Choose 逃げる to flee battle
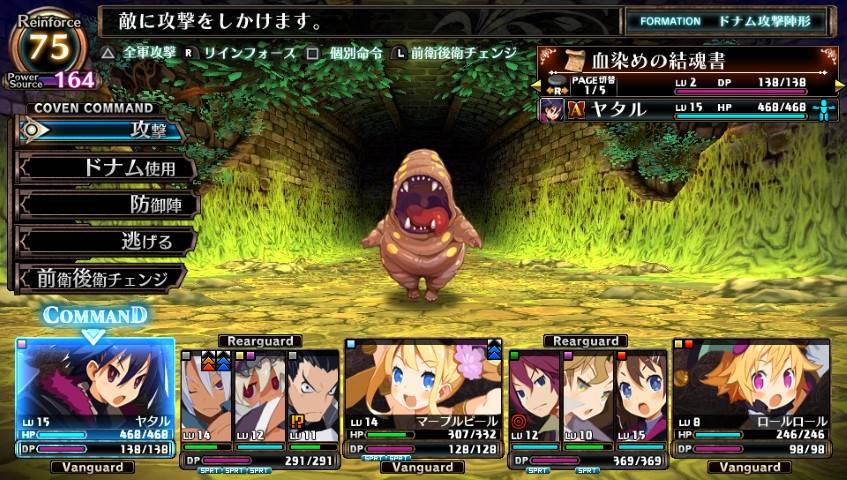Viewport: 847px width, 480px height. tap(108, 241)
